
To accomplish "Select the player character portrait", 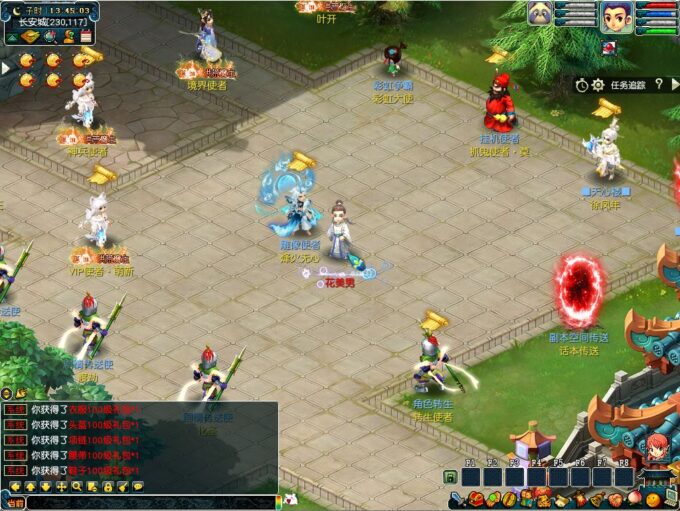I will [x=614, y=17].
